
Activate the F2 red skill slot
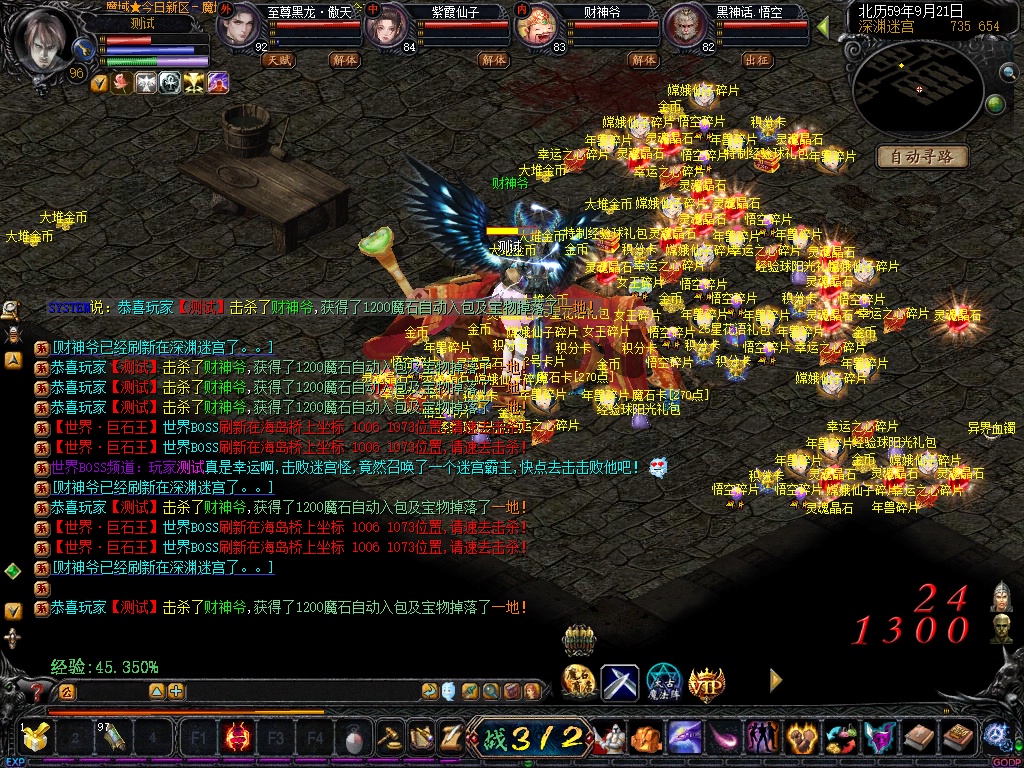[x=238, y=739]
